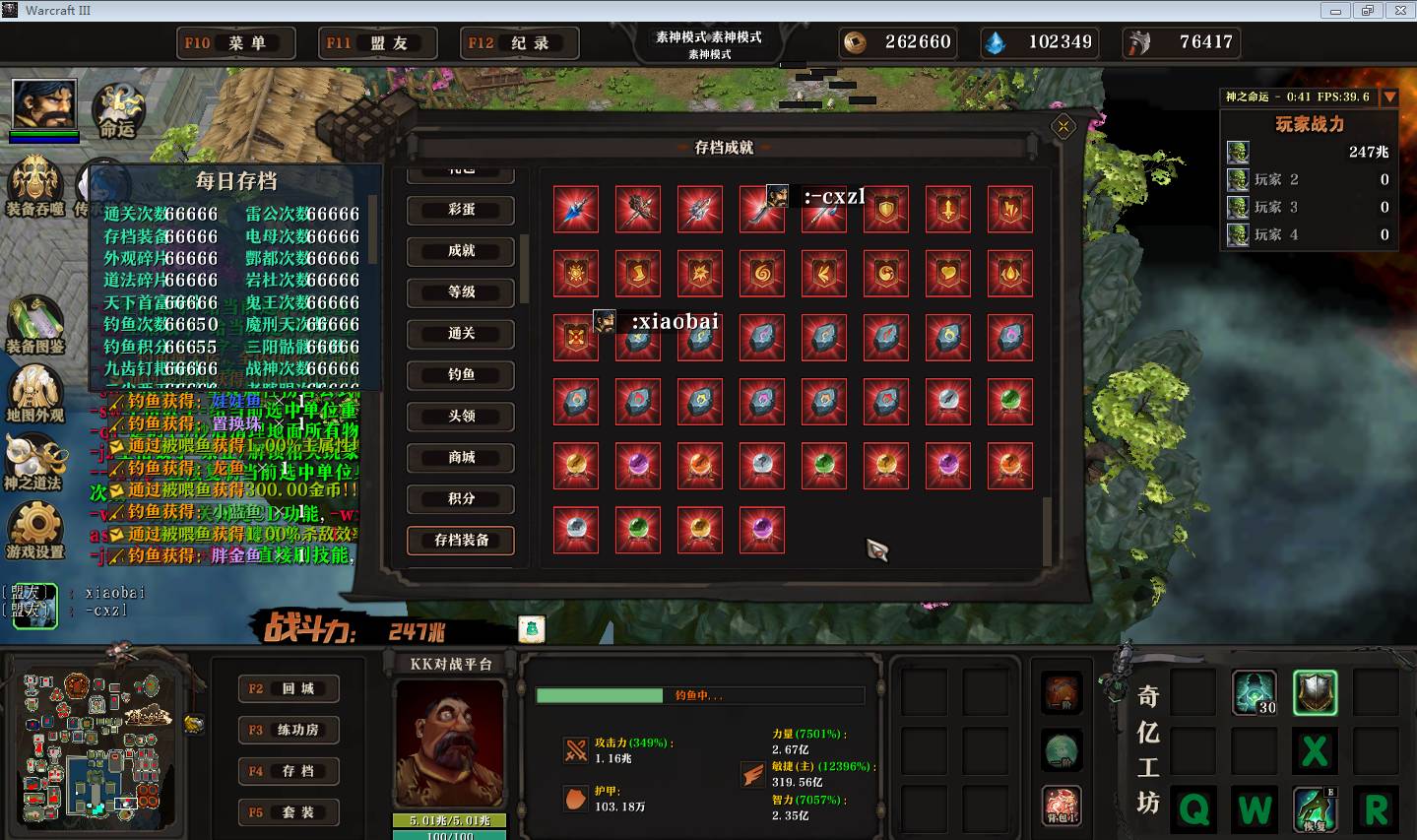Viewport: 1417px width, 840px height.
Task: Select the 头领 category
Action: (x=461, y=417)
